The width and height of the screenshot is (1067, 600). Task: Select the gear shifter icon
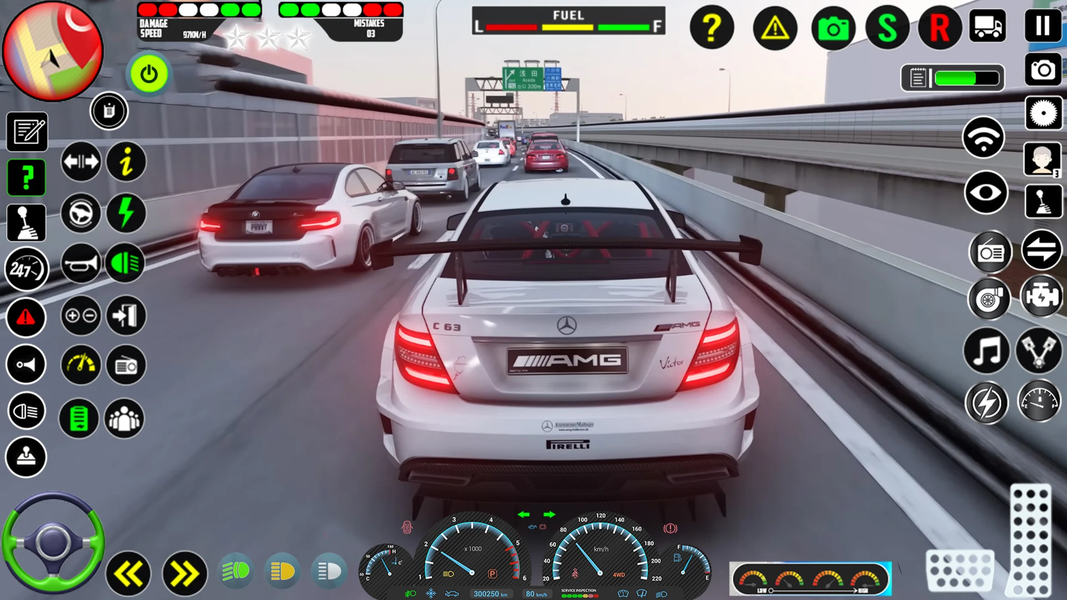(x=26, y=223)
